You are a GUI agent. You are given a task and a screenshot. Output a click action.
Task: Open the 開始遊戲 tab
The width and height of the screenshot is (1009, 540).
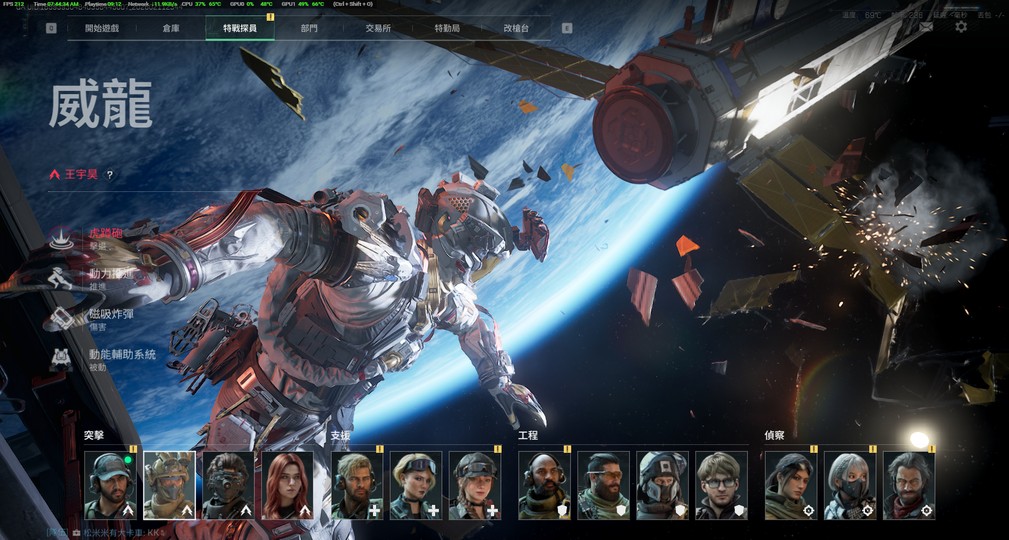pos(101,28)
